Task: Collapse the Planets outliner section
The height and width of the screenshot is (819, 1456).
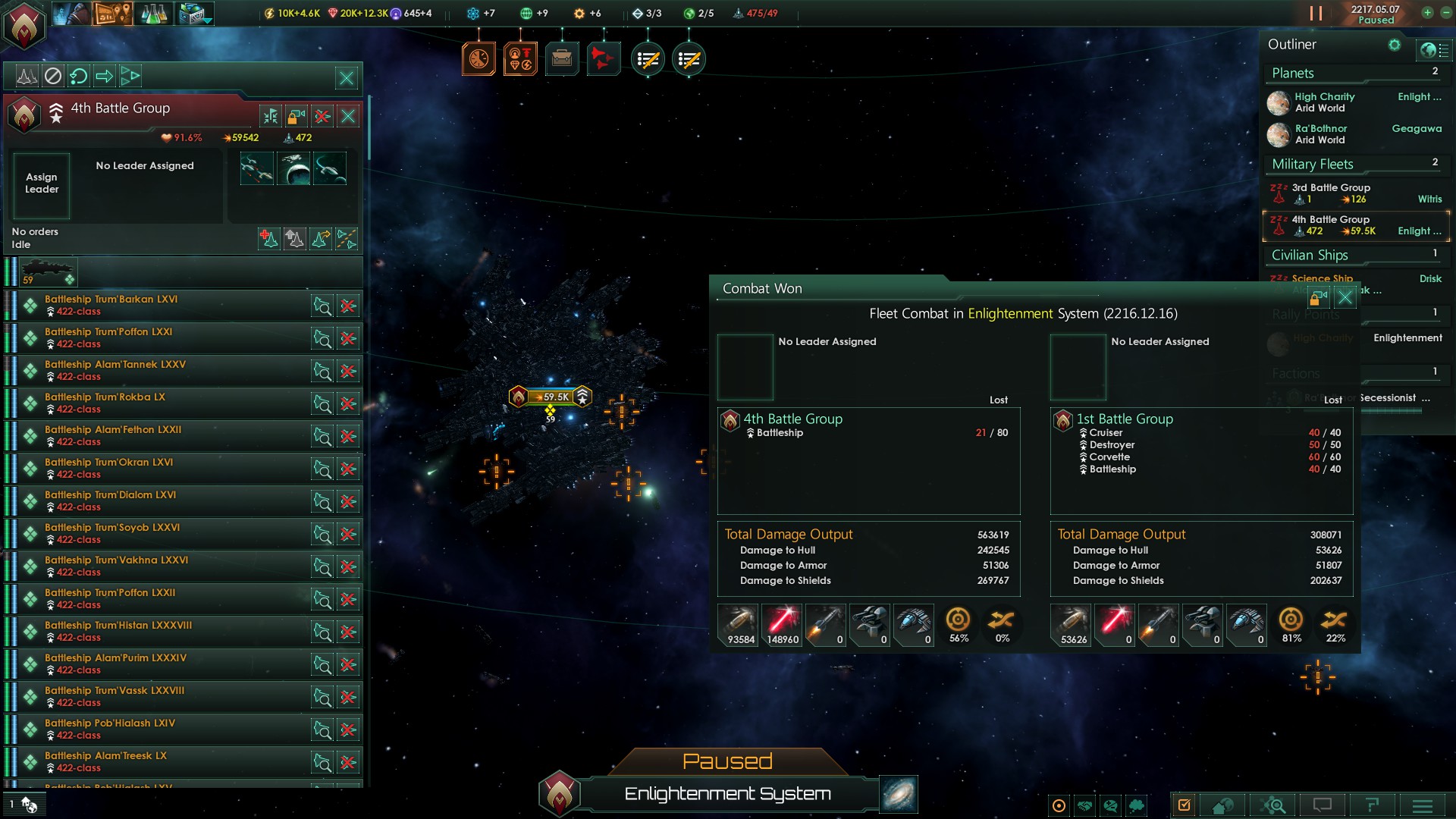Action: coord(1292,73)
